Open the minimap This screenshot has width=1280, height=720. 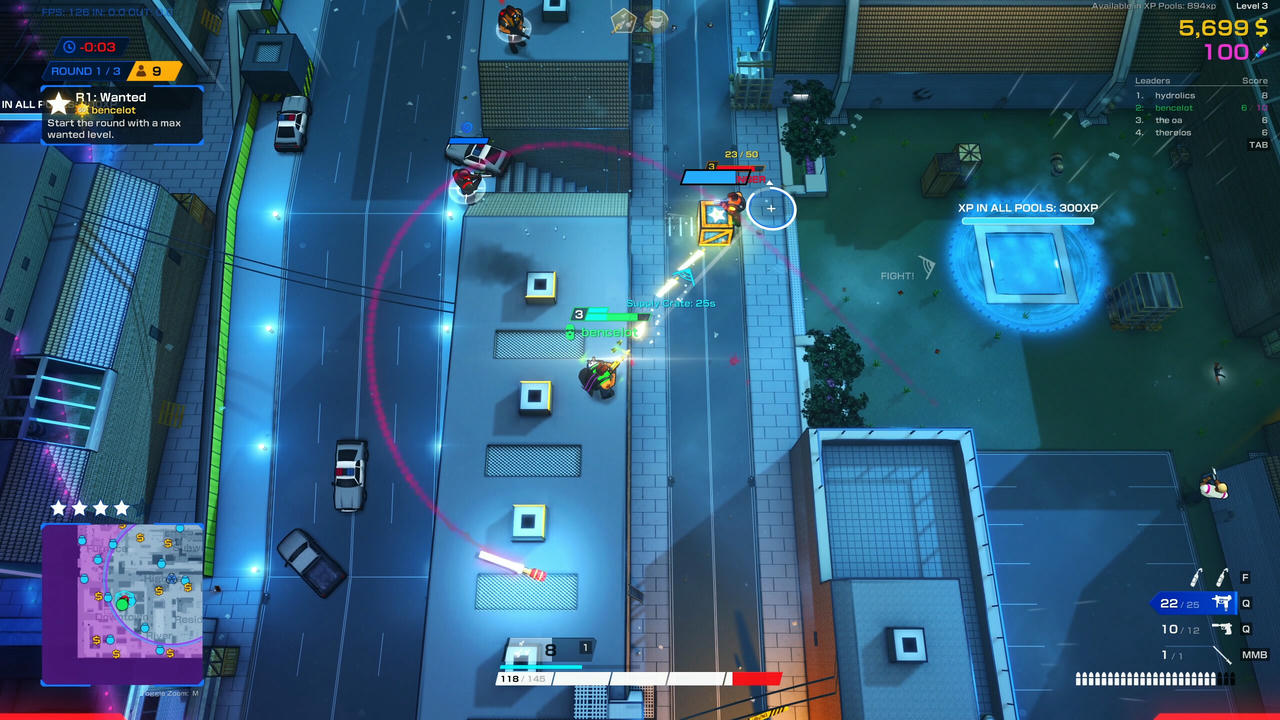122,604
